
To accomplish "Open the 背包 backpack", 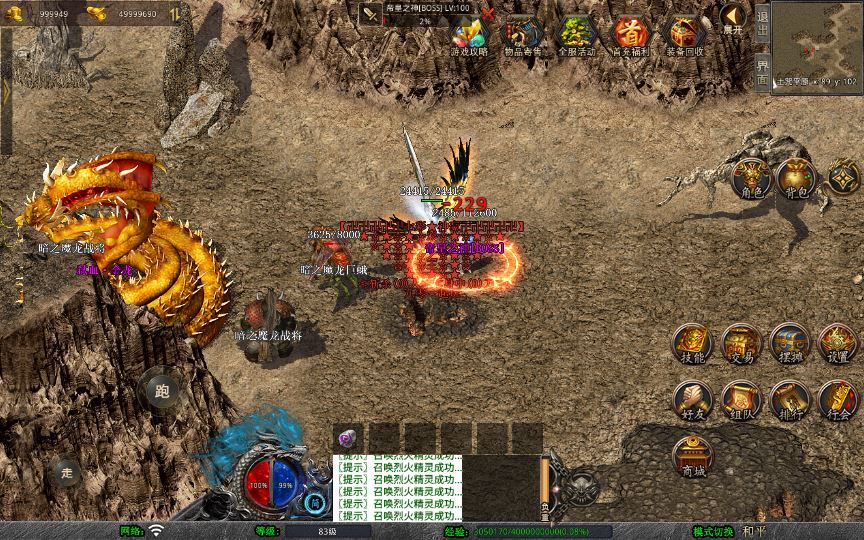I will click(796, 178).
